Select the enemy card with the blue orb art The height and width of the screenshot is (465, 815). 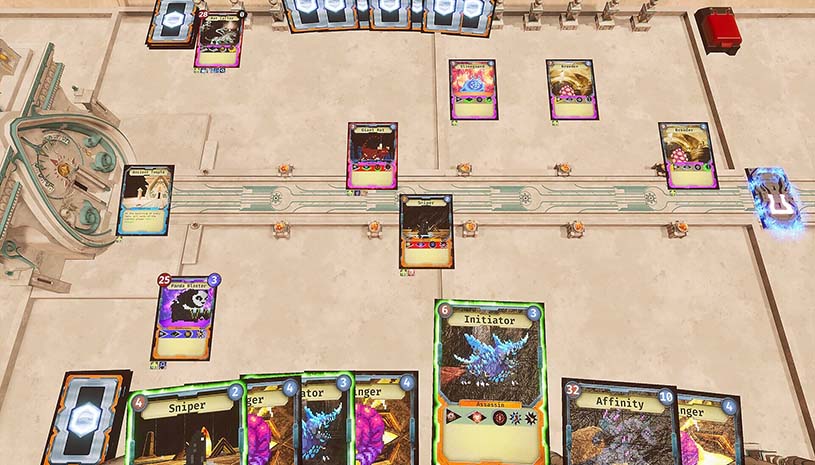[471, 90]
